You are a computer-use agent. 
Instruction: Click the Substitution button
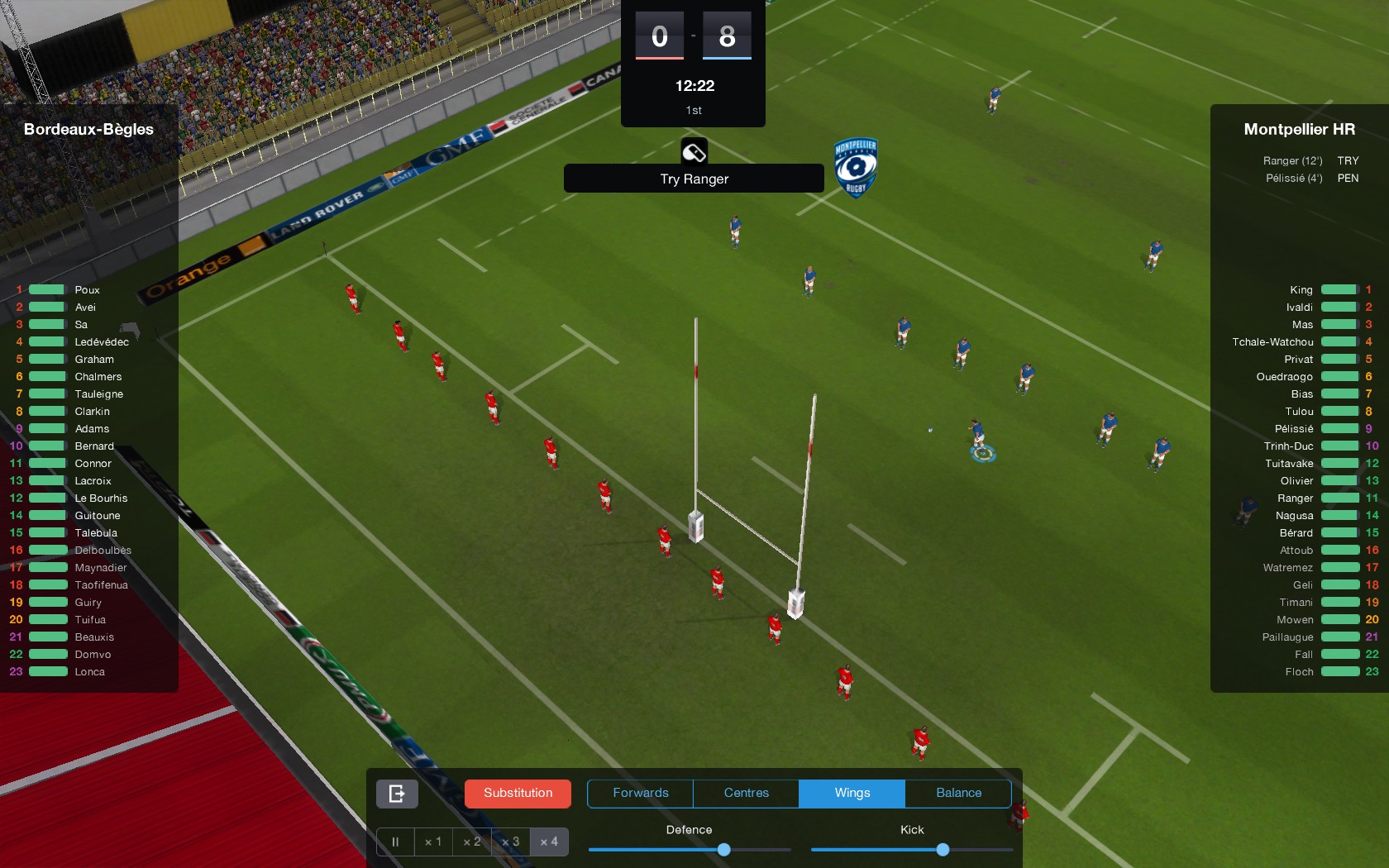(517, 793)
